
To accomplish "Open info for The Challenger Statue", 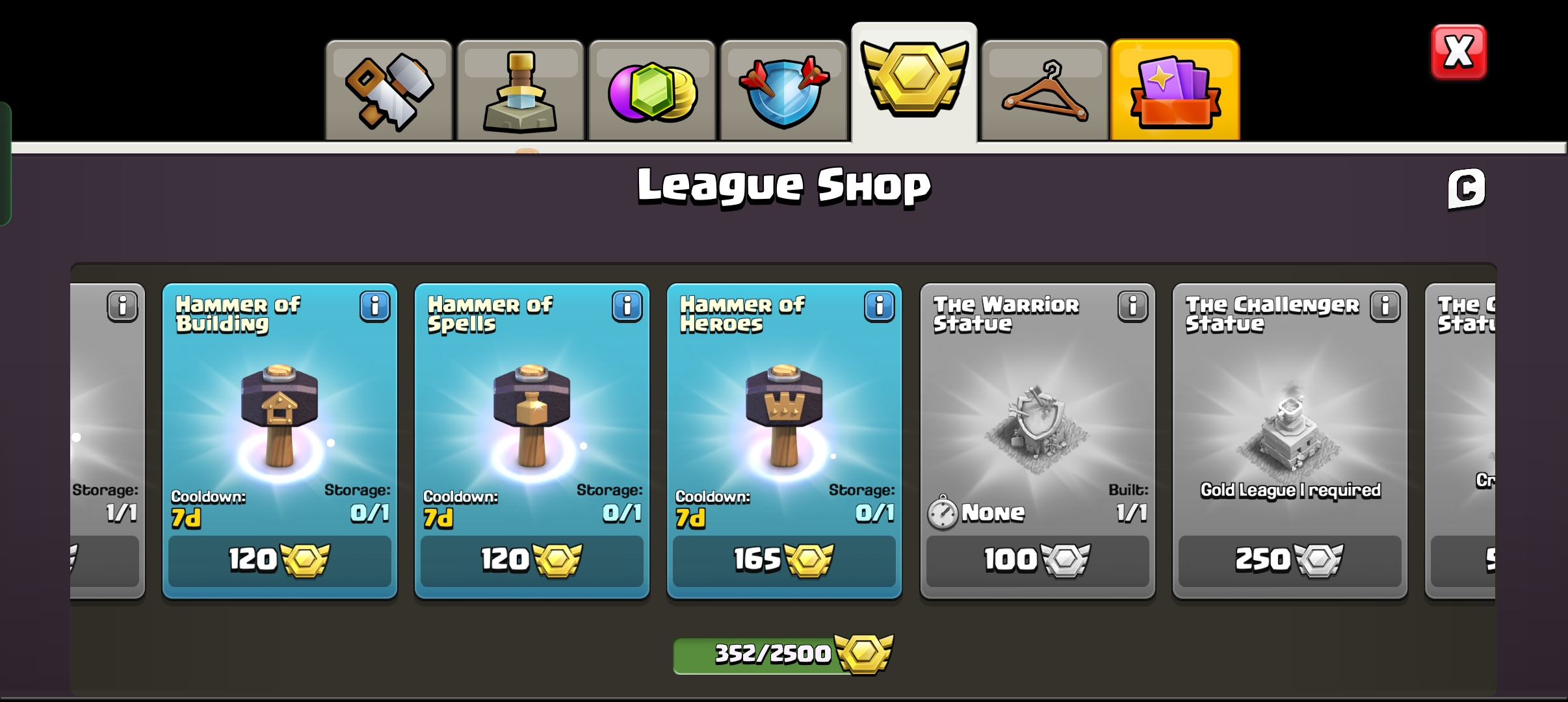I will (1385, 307).
